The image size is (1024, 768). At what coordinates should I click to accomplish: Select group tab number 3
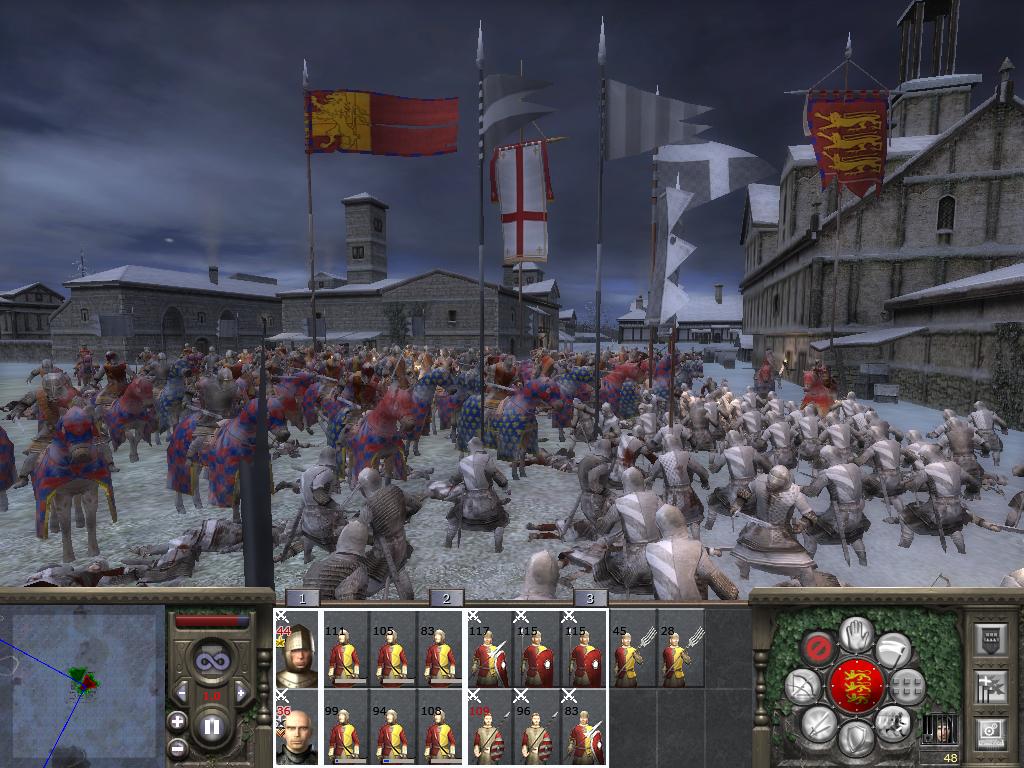click(x=590, y=598)
